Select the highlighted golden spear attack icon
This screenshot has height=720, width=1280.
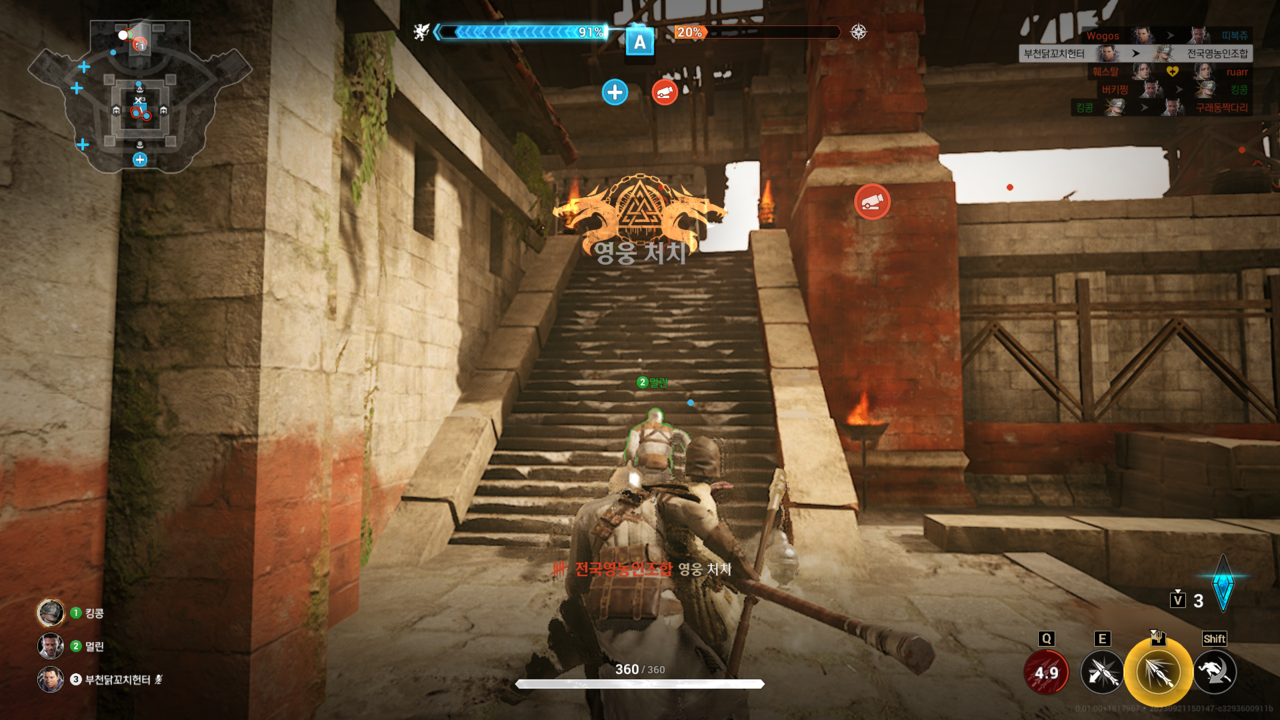click(1158, 672)
